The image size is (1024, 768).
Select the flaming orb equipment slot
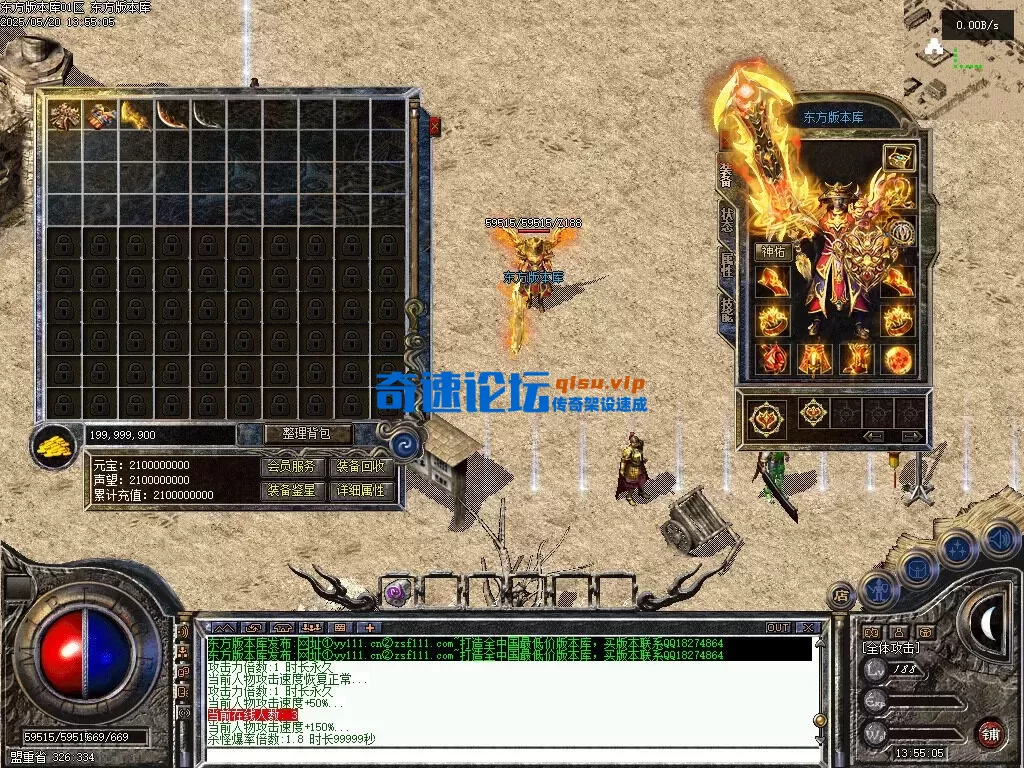click(898, 358)
